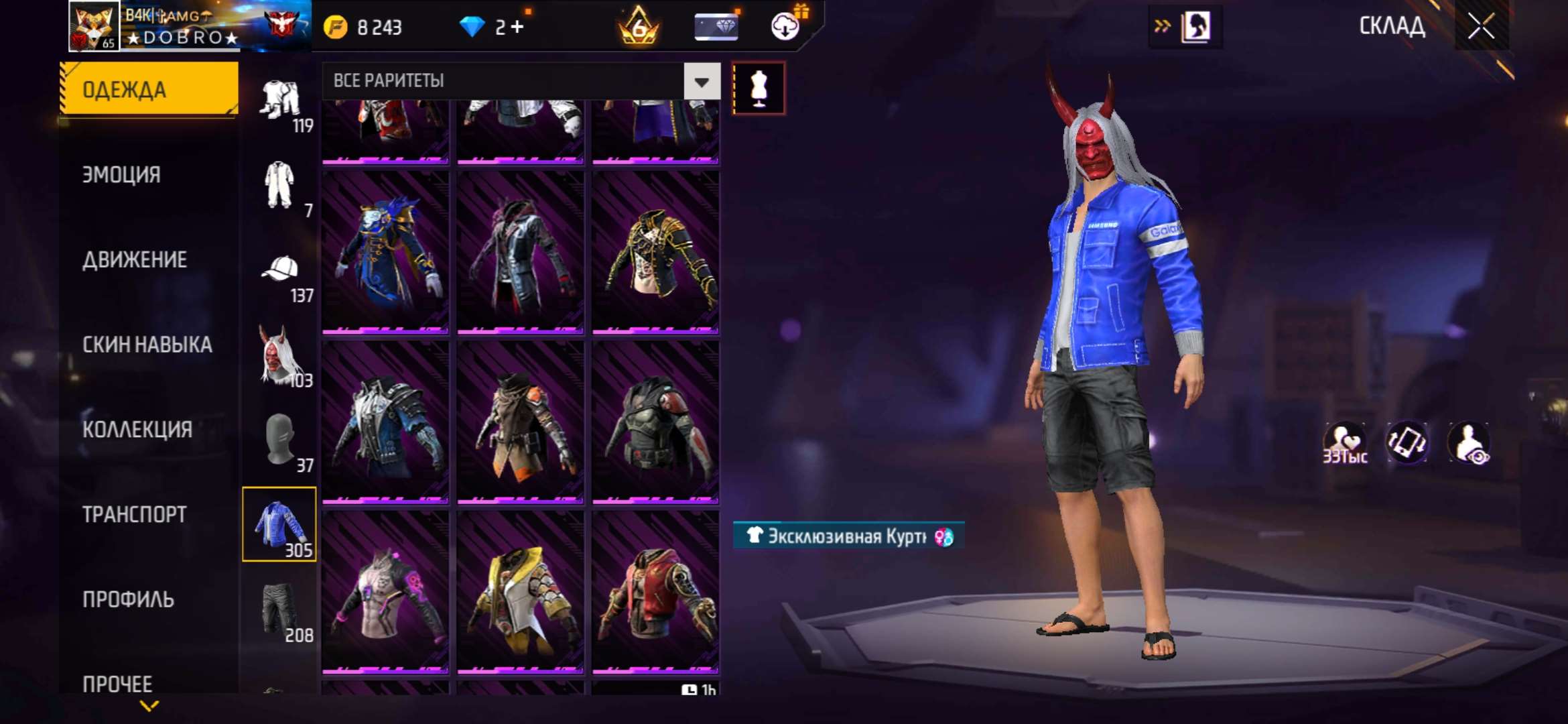Tap the rotate phone view icon
The height and width of the screenshot is (724, 1568).
tap(1406, 442)
